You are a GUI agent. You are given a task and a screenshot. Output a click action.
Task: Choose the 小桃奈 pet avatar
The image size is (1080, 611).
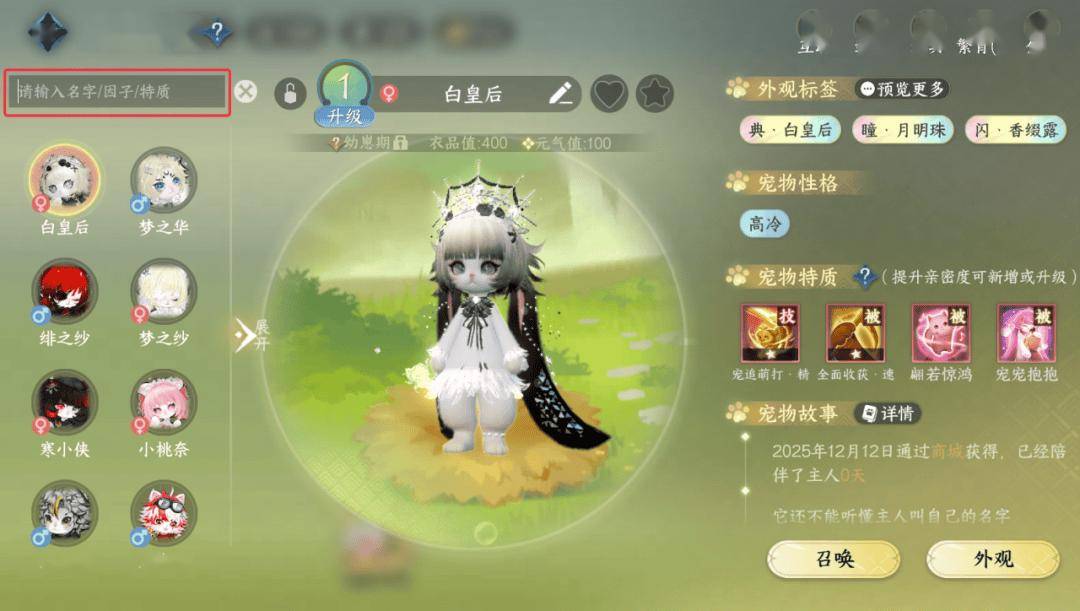pos(164,402)
